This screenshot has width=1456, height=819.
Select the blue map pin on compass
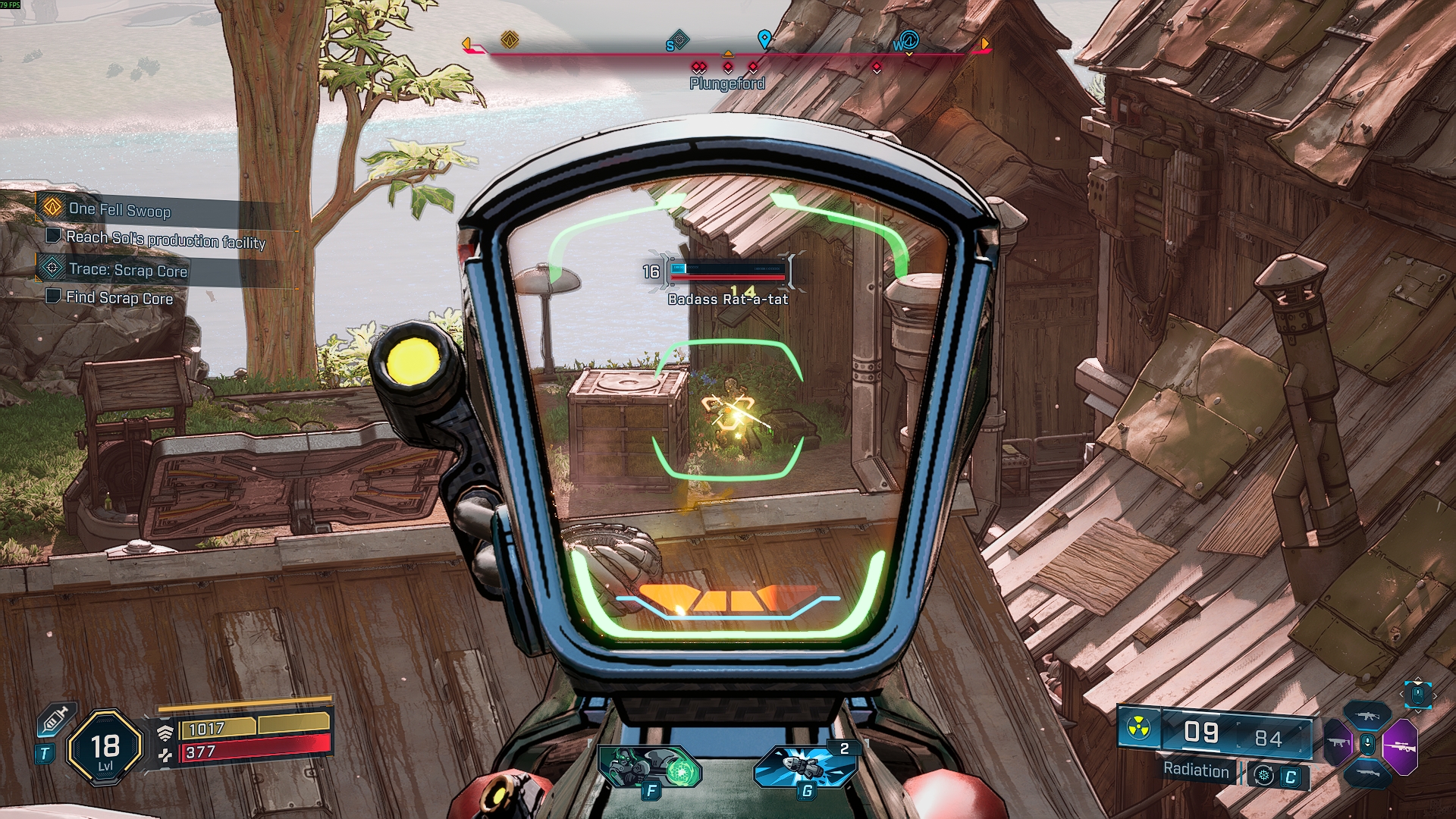(764, 38)
